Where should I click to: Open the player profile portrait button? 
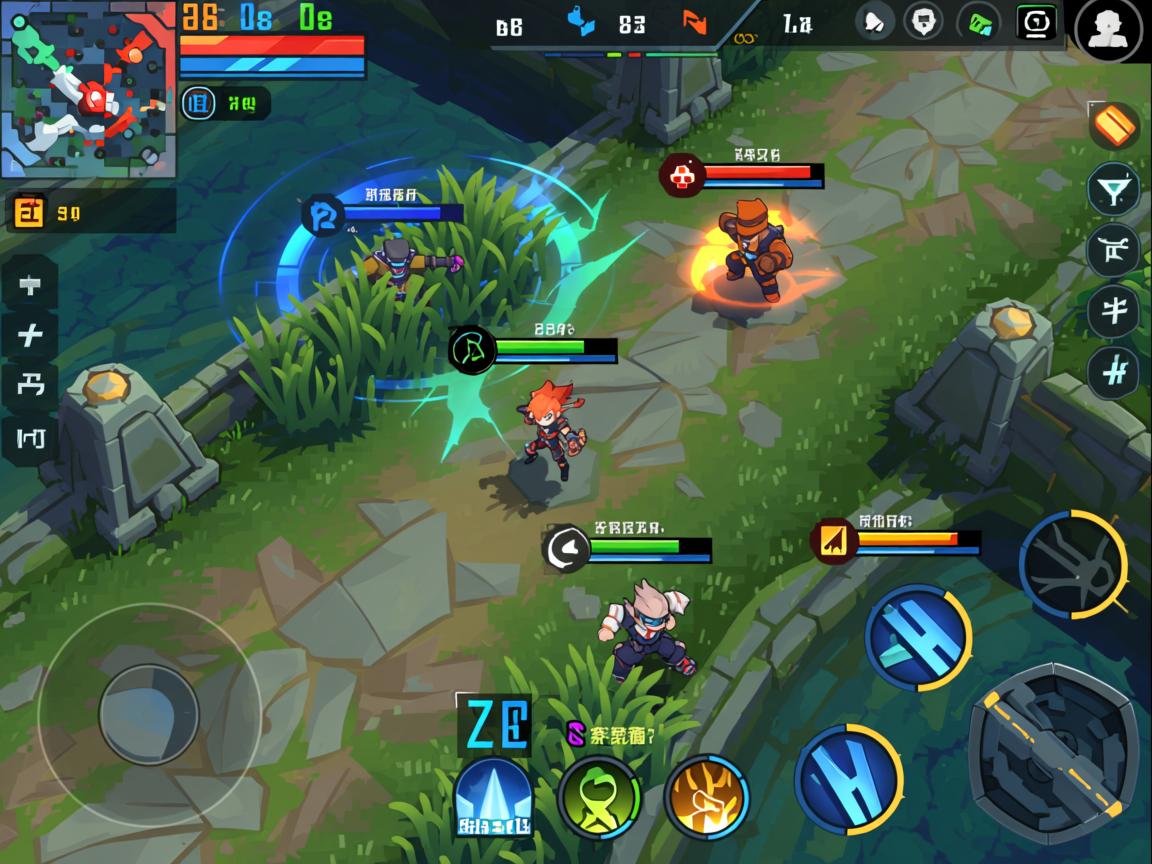(1108, 29)
